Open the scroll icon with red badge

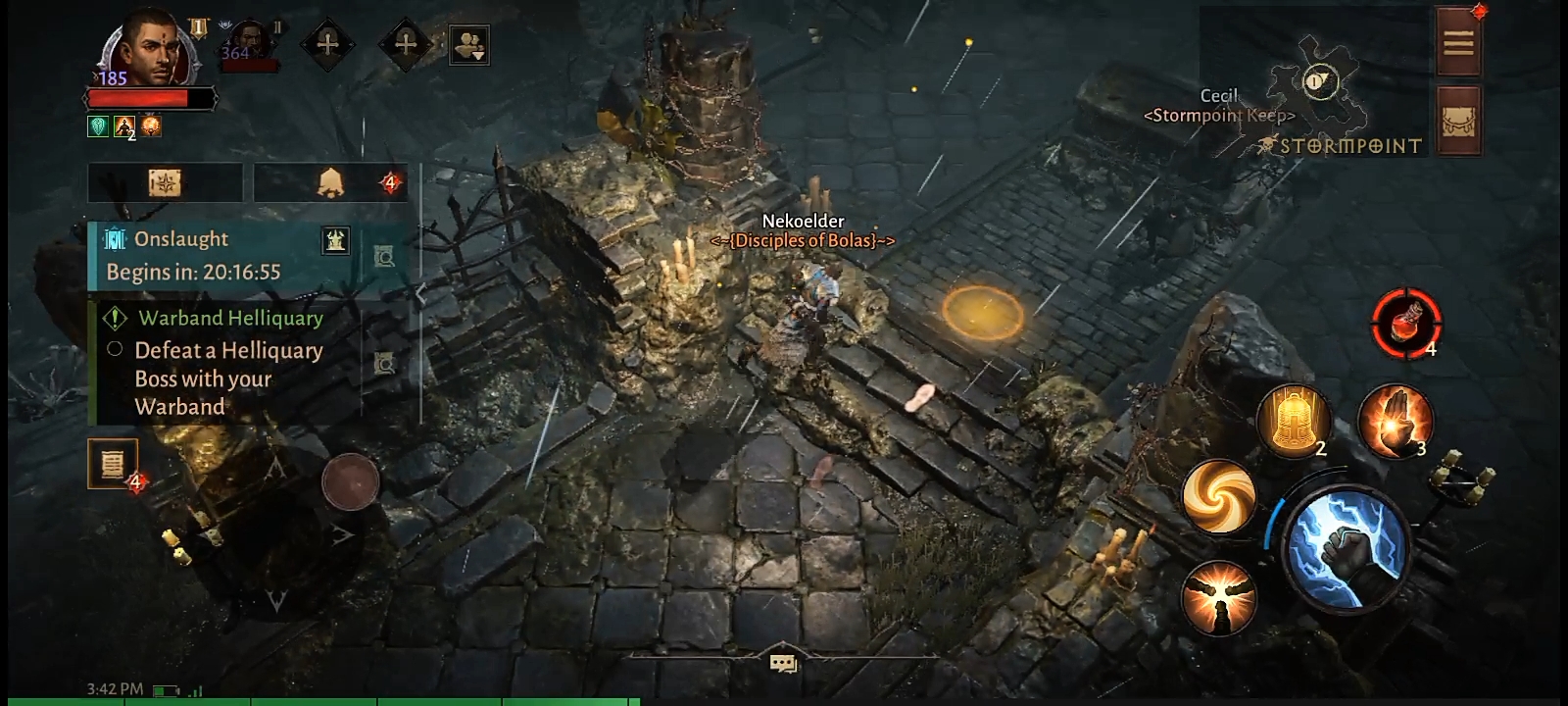click(x=113, y=463)
